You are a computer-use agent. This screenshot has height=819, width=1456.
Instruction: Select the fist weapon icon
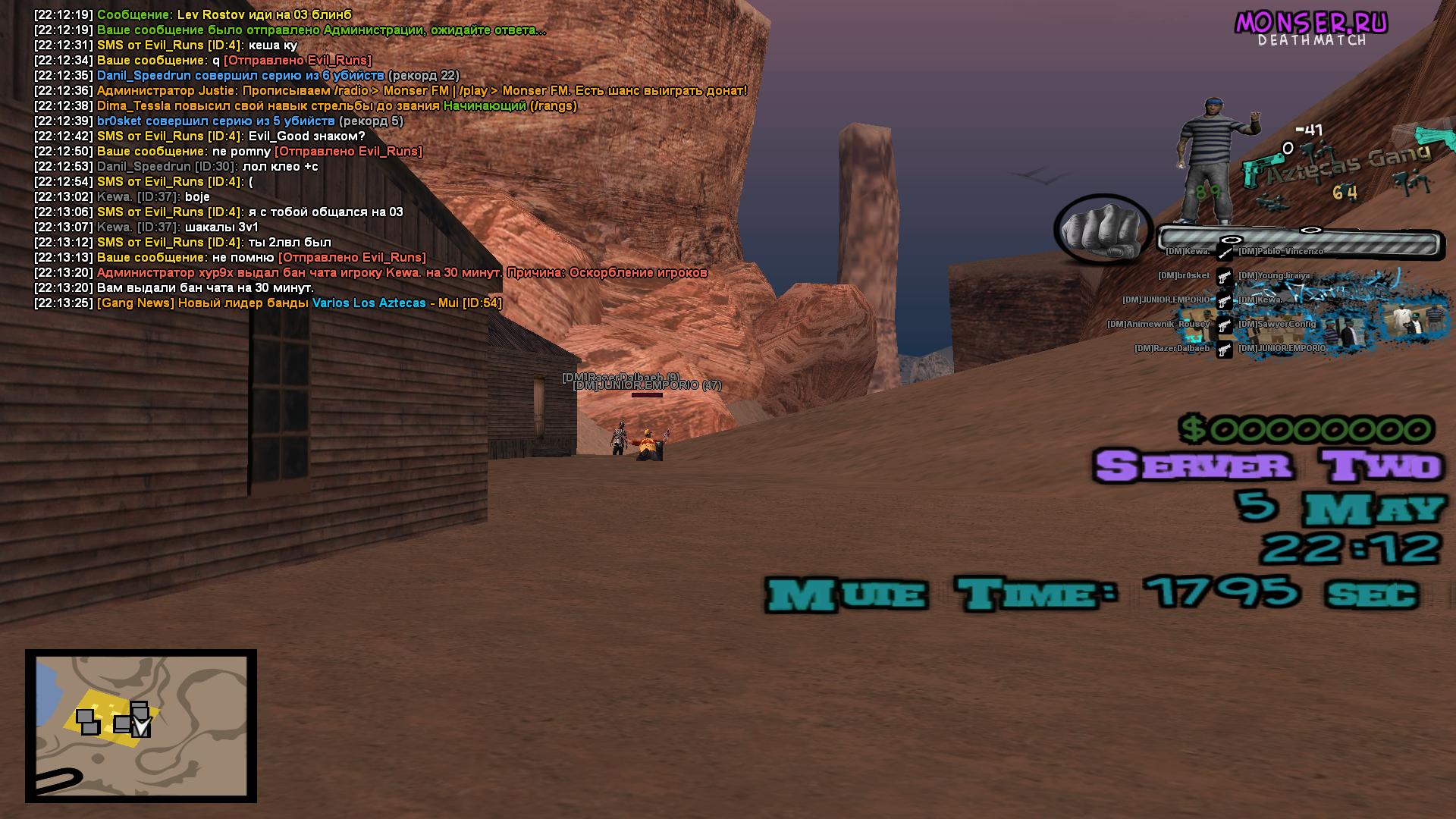tap(1103, 228)
